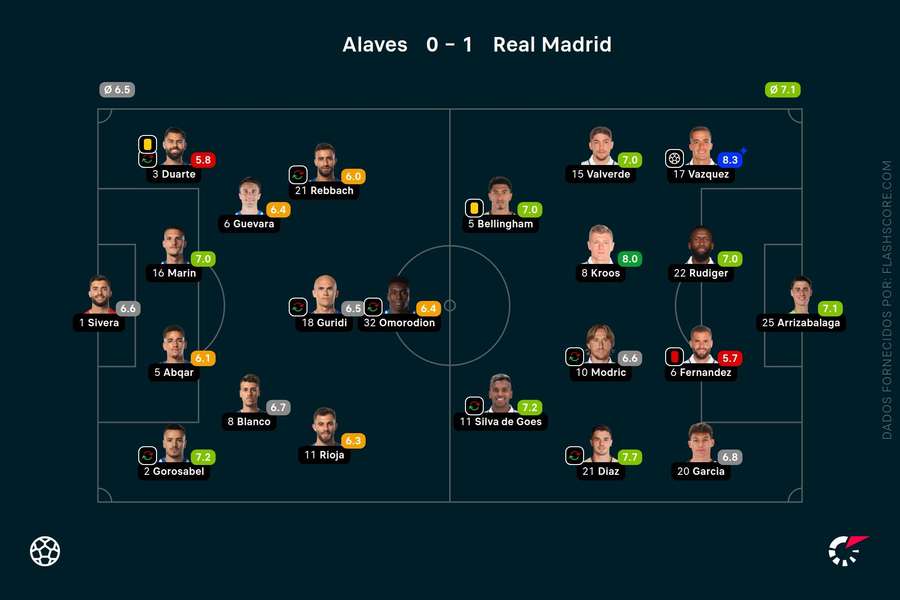The height and width of the screenshot is (600, 900).
Task: Click the football icon in the corner
Action: coord(45,551)
